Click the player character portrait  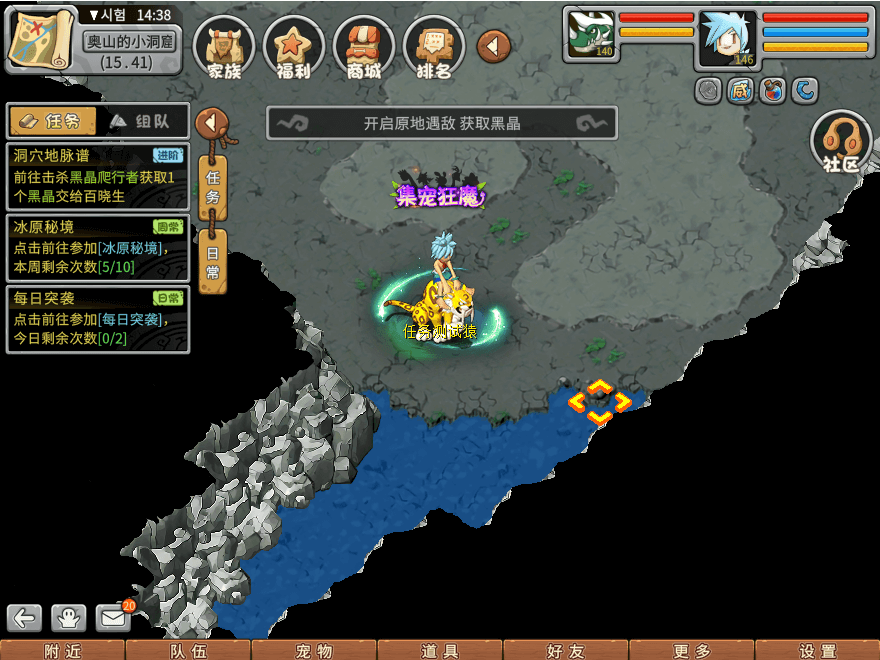pos(728,39)
